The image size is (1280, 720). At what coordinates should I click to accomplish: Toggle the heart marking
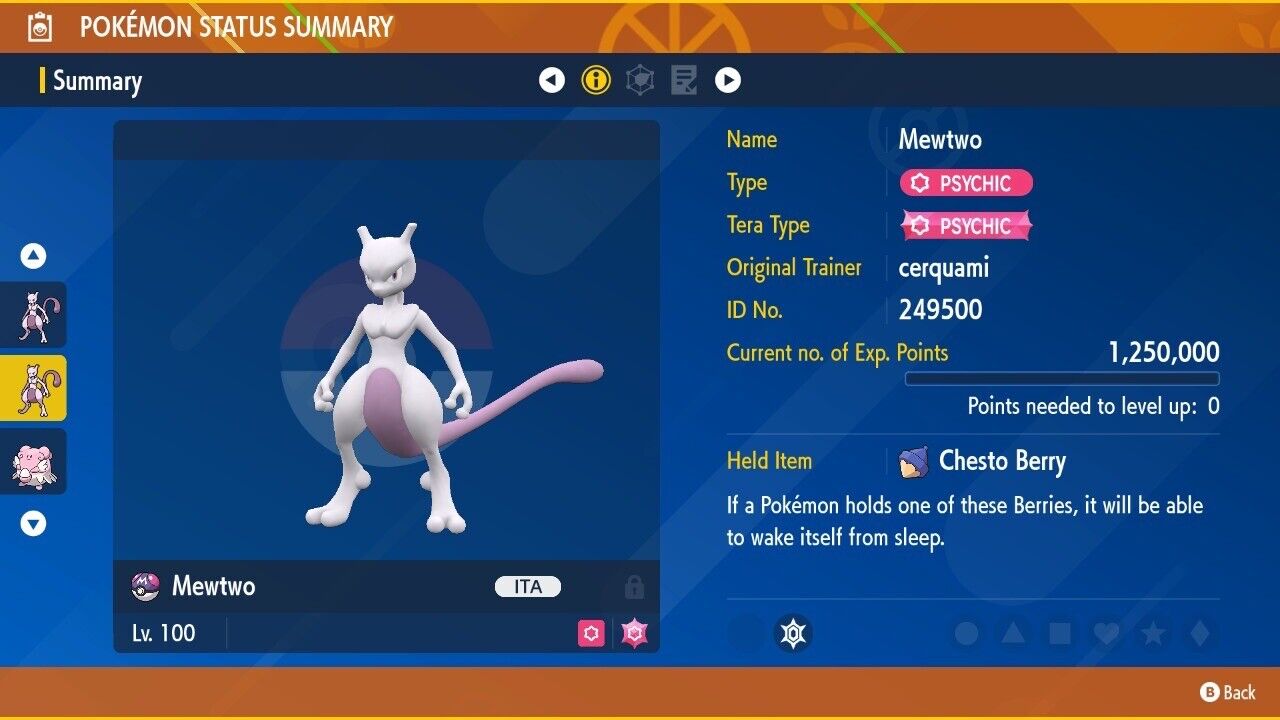1106,633
